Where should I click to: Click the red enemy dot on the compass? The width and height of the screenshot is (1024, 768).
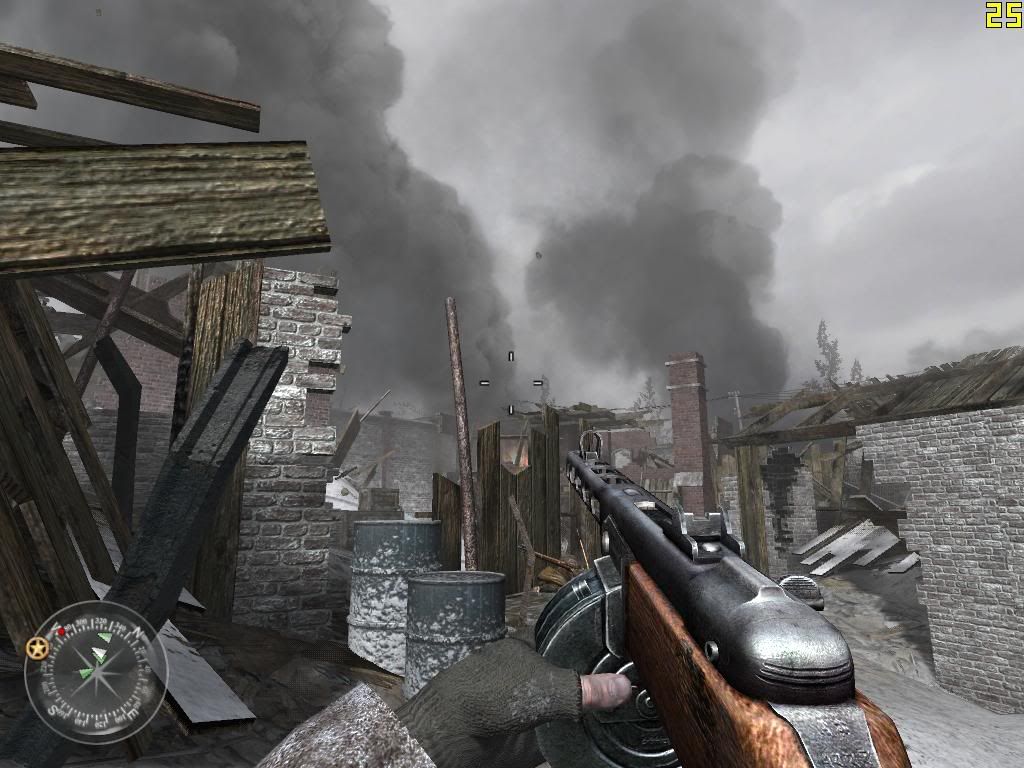(62, 631)
